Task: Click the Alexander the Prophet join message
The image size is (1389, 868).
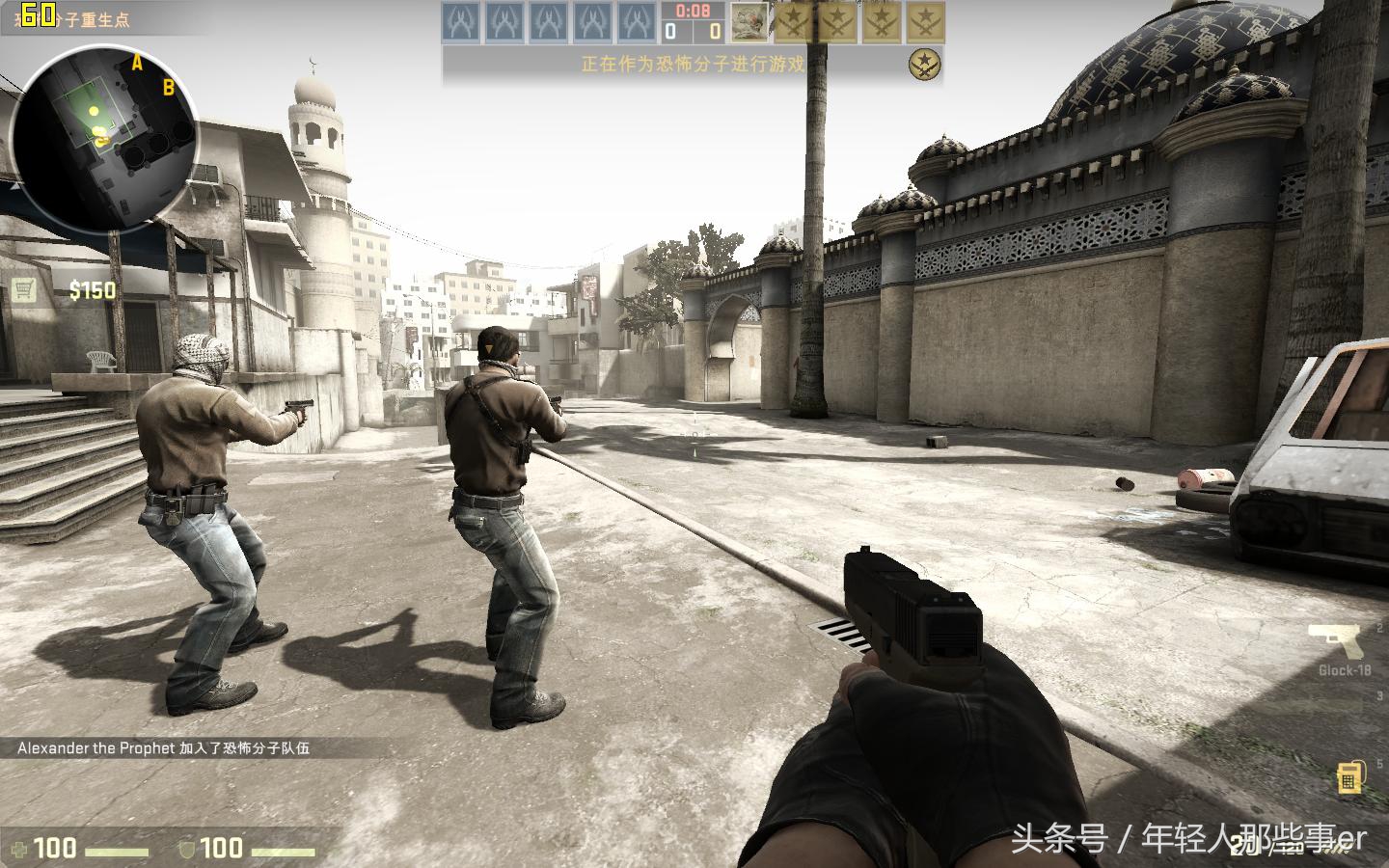Action: click(x=164, y=746)
